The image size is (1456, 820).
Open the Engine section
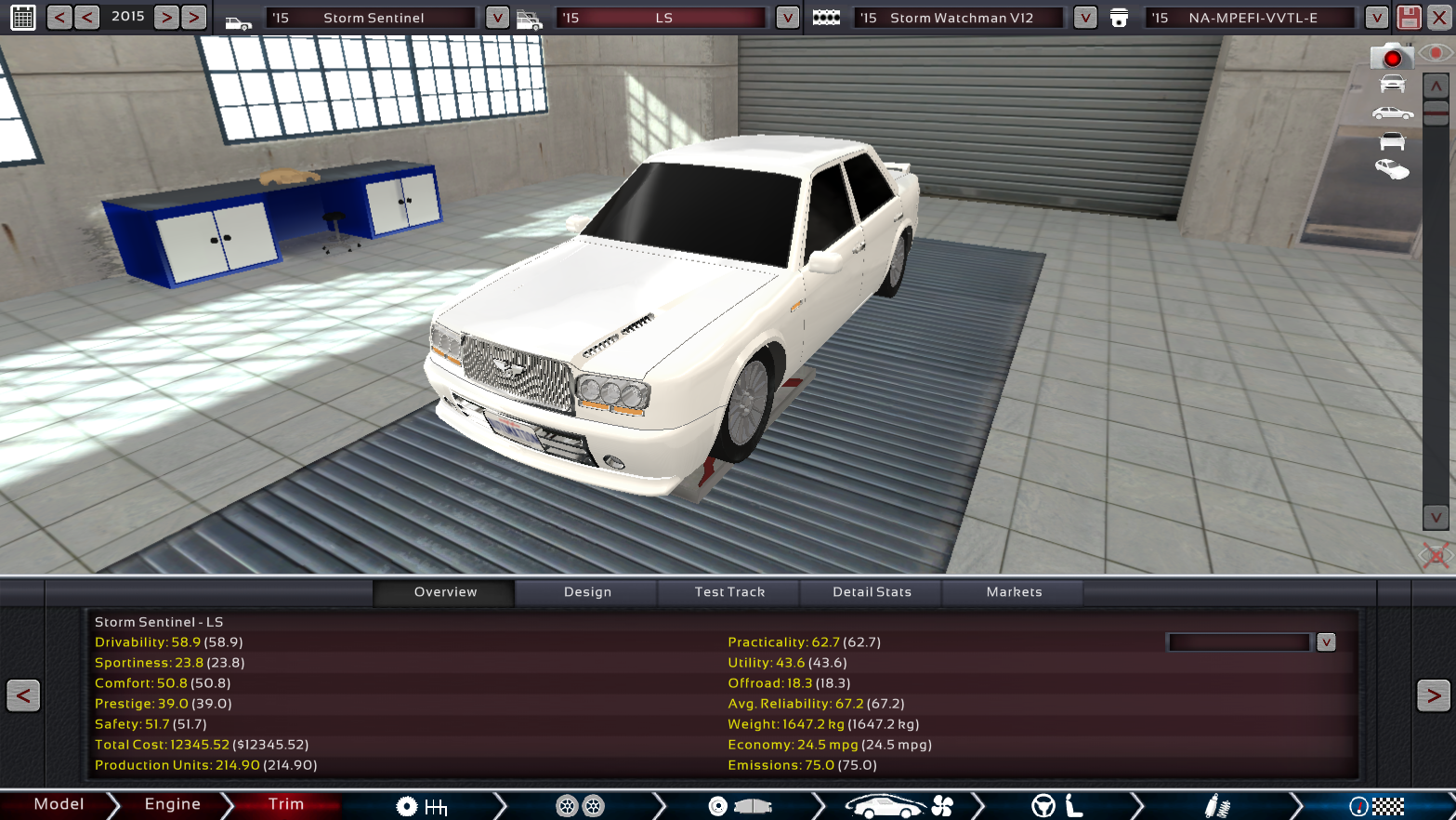tap(172, 804)
